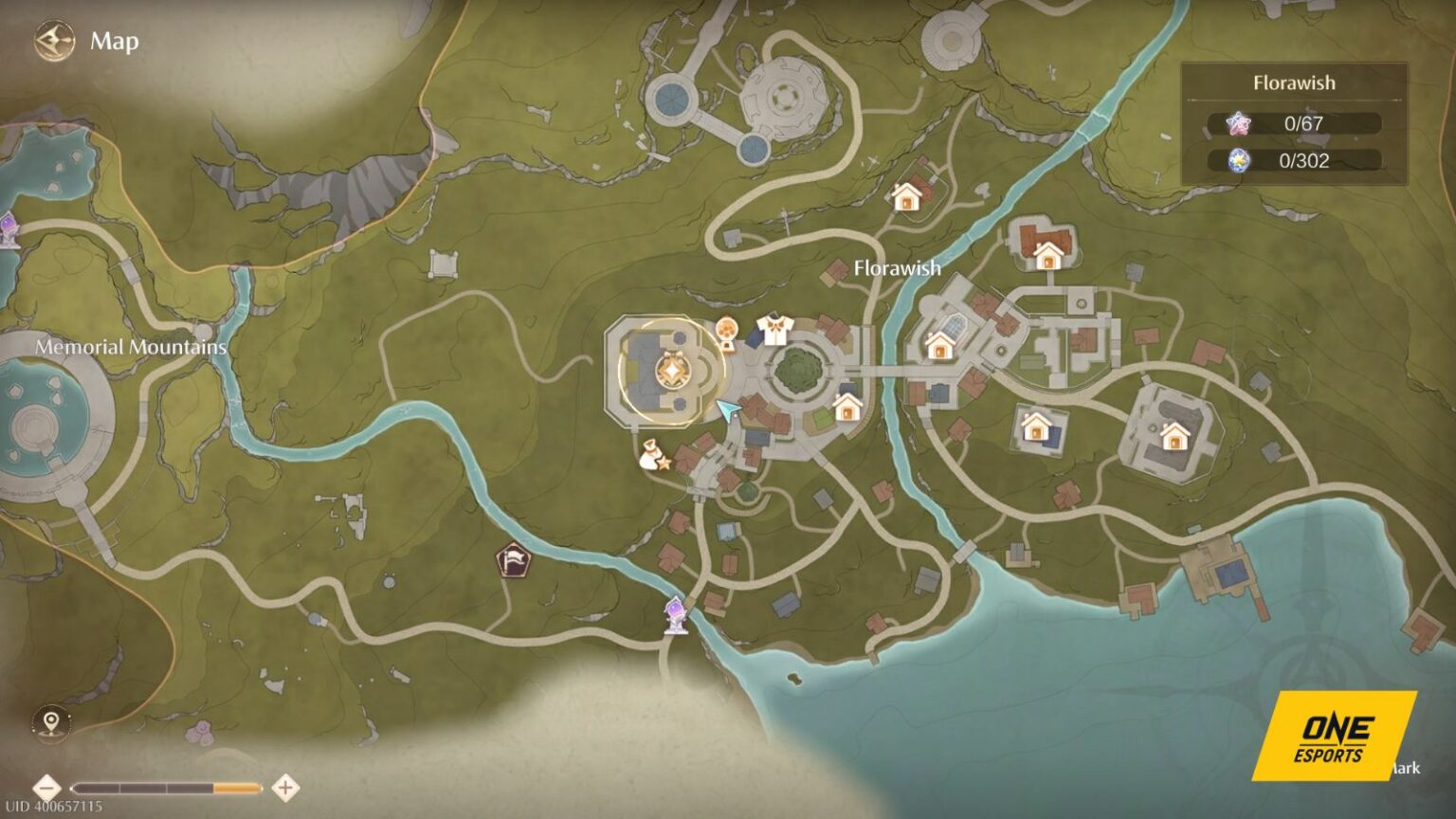Screen dimensions: 1456x819
Task: Open the house waypoint below the Florawish label
Action: click(x=847, y=409)
